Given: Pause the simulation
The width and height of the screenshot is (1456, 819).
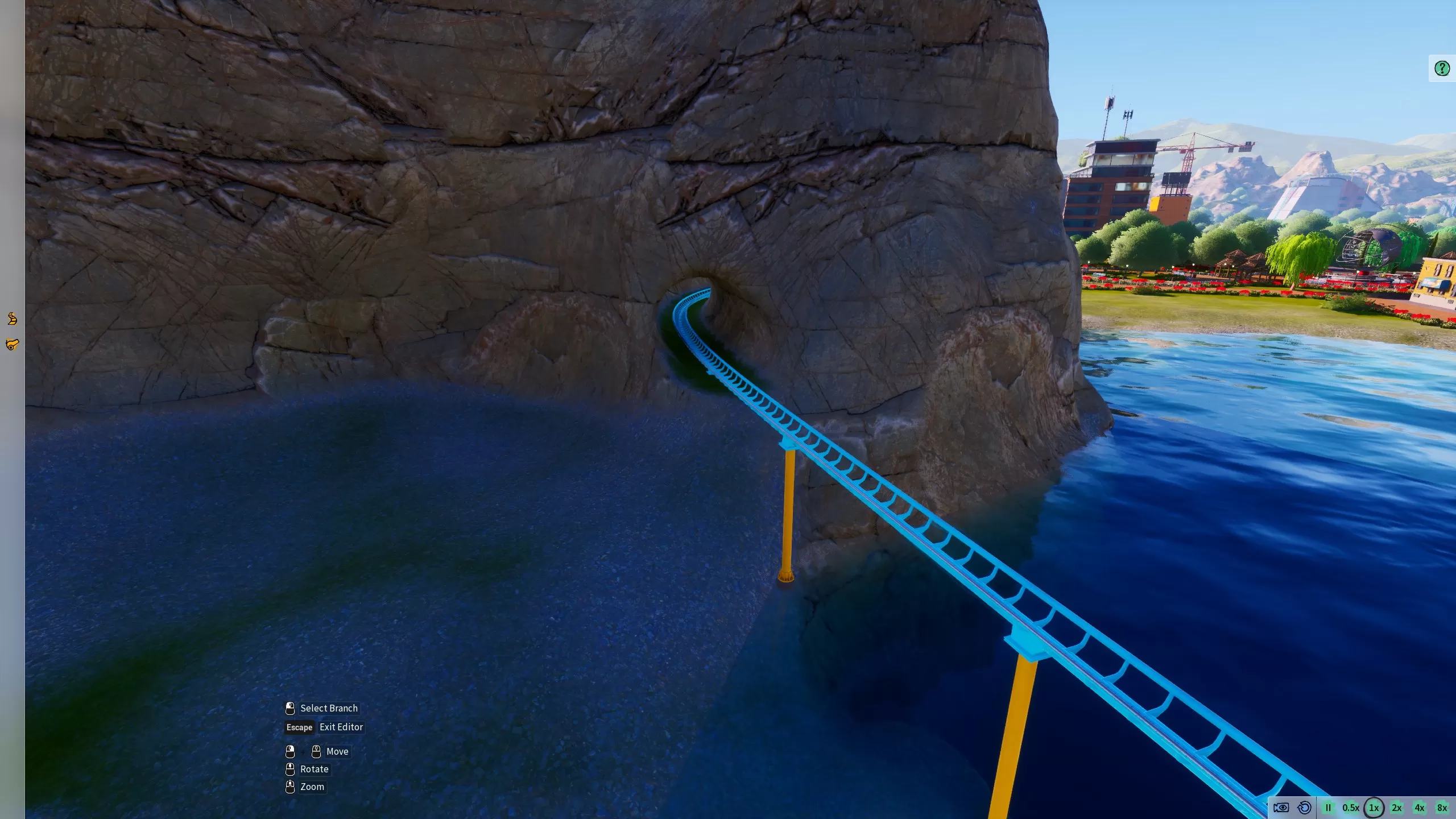Looking at the screenshot, I should 1328,808.
